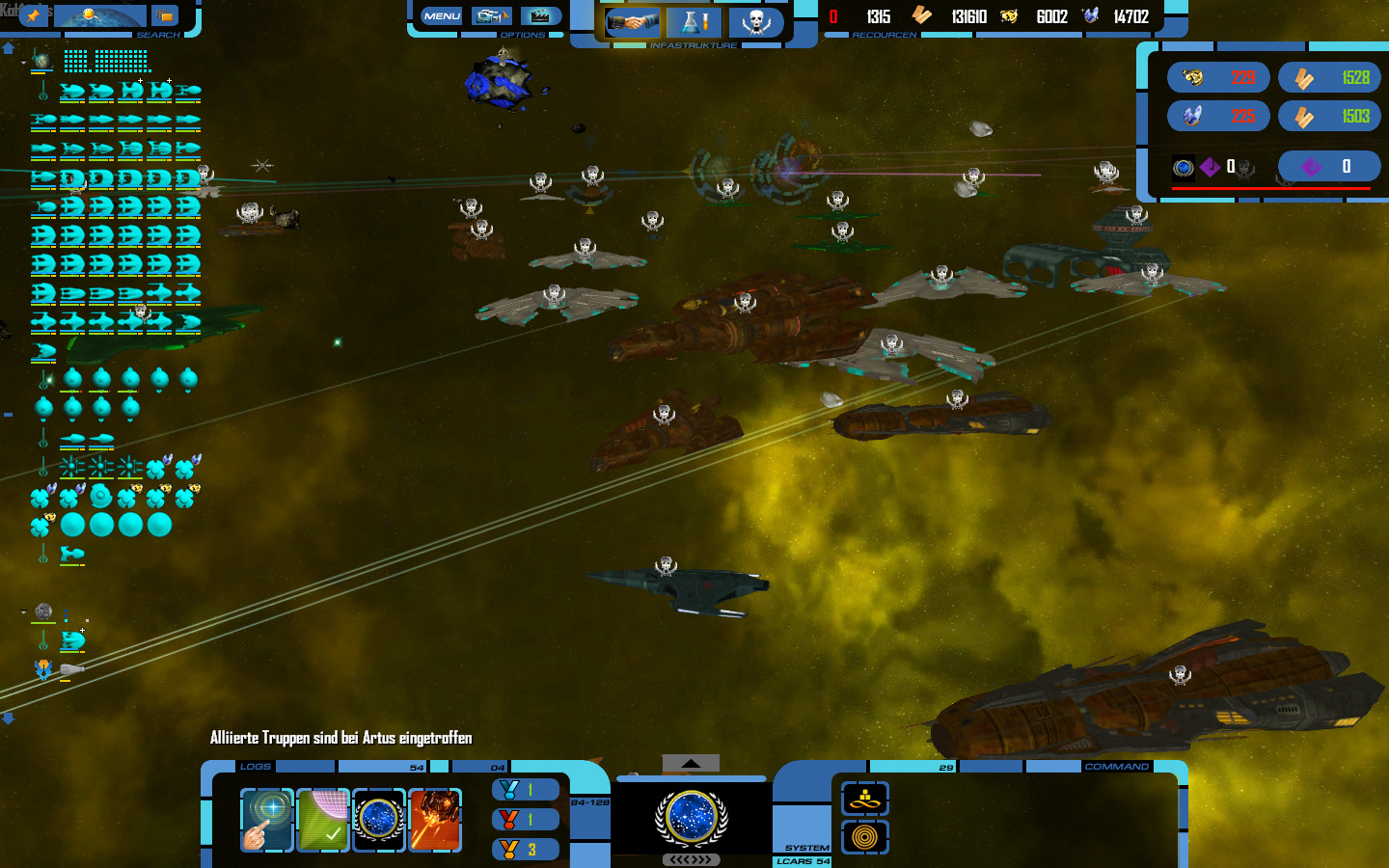1389x868 pixels.
Task: Click the Federation emblem ability icon
Action: [x=378, y=820]
